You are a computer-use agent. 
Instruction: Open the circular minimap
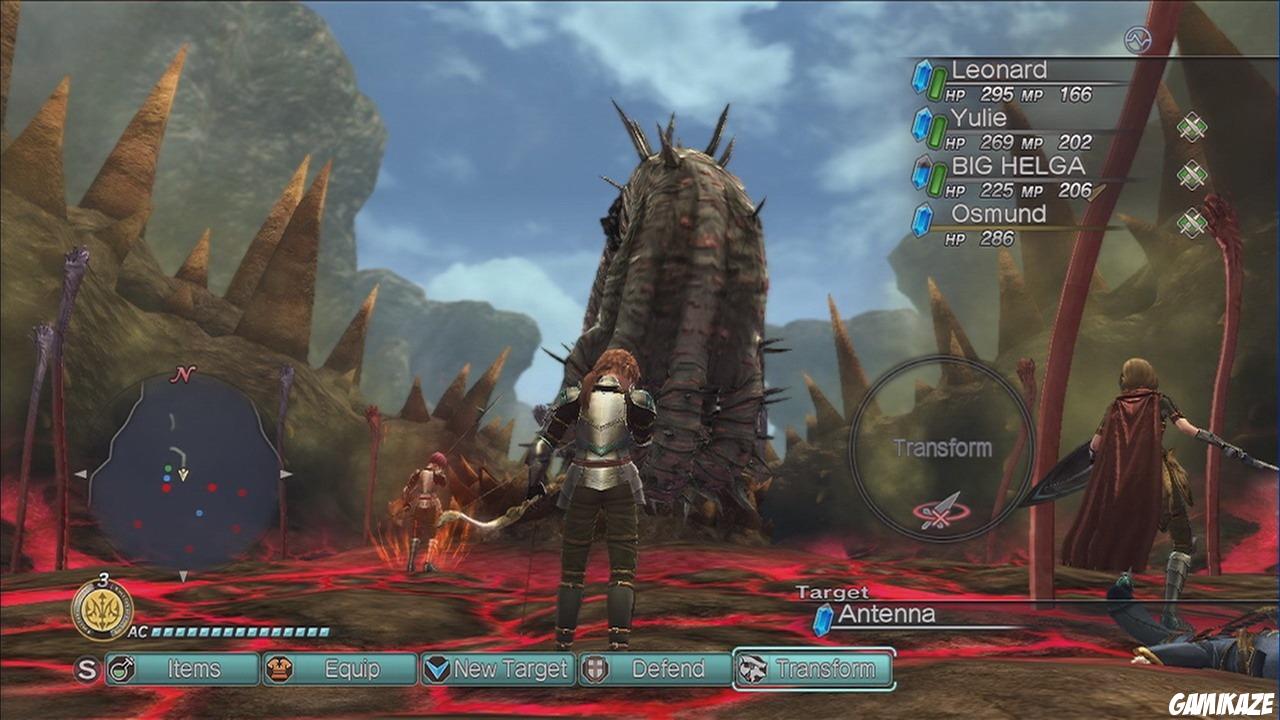(x=184, y=472)
